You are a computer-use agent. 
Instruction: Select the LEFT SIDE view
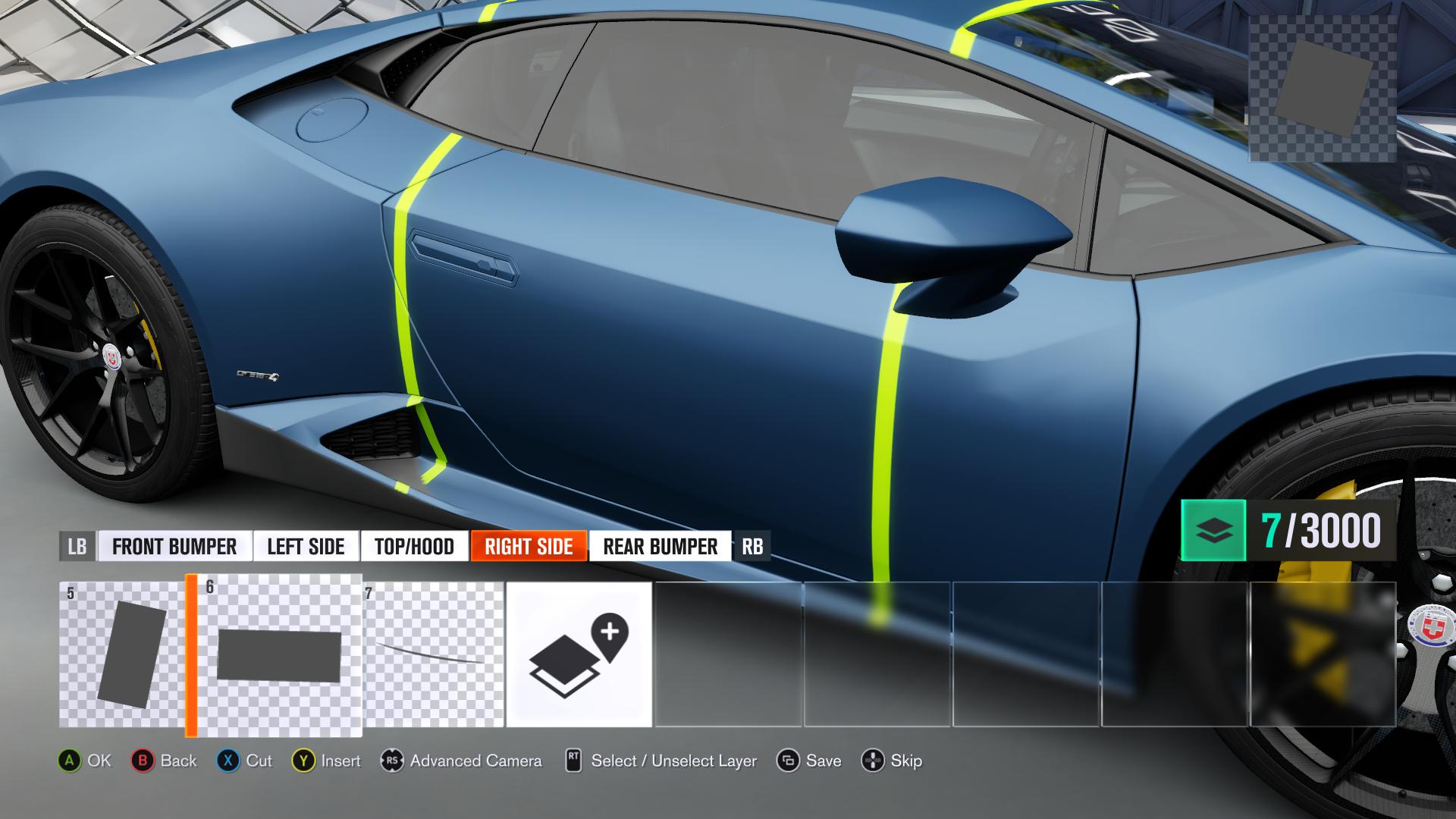coord(306,546)
